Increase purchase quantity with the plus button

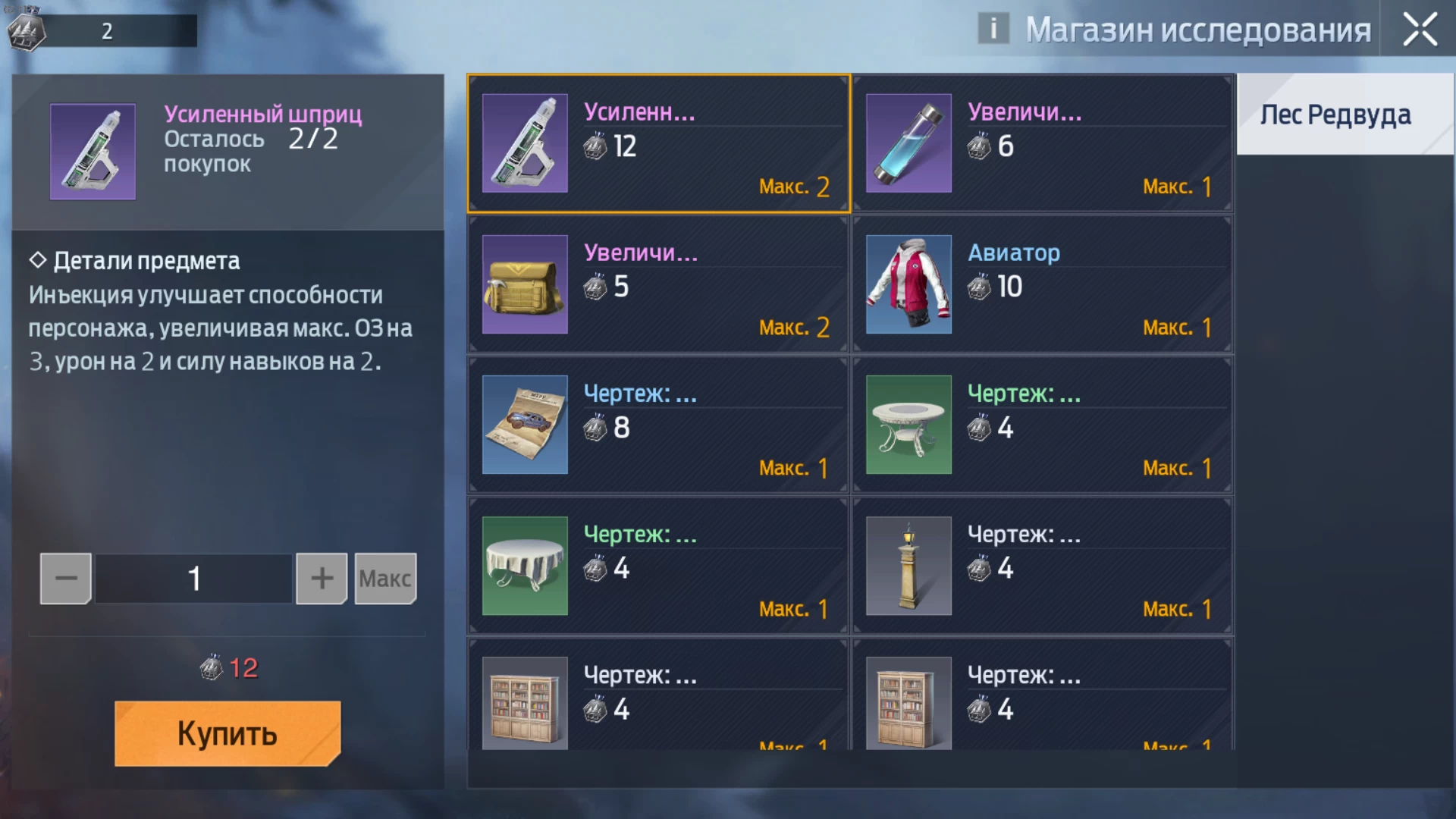(x=322, y=579)
